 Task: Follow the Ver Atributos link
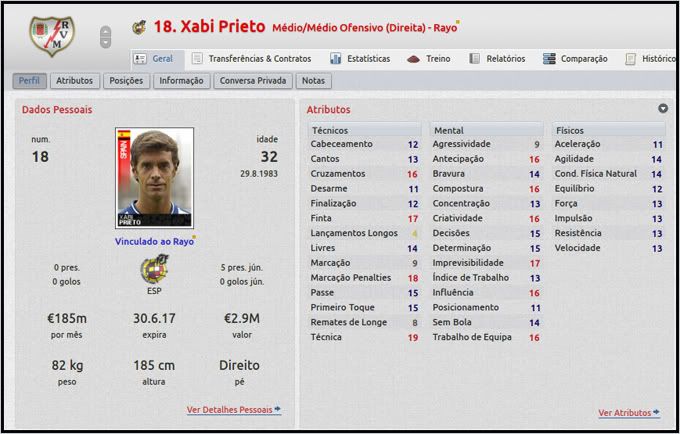click(x=629, y=412)
